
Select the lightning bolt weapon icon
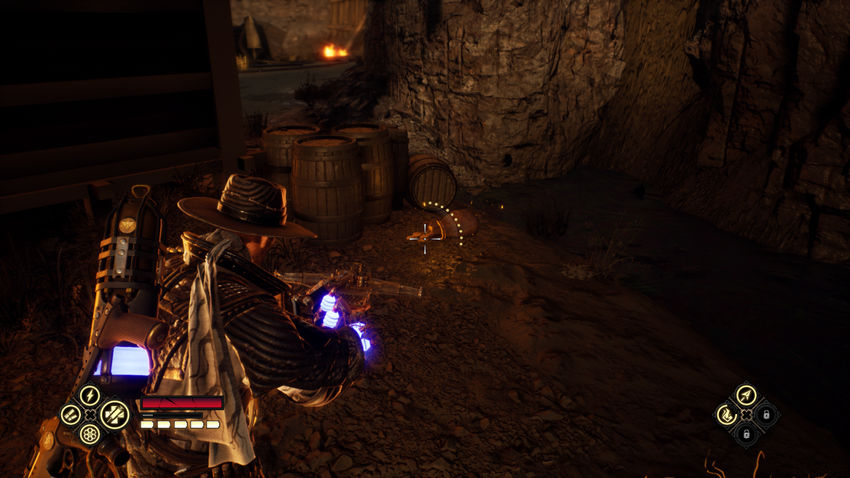pyautogui.click(x=90, y=395)
